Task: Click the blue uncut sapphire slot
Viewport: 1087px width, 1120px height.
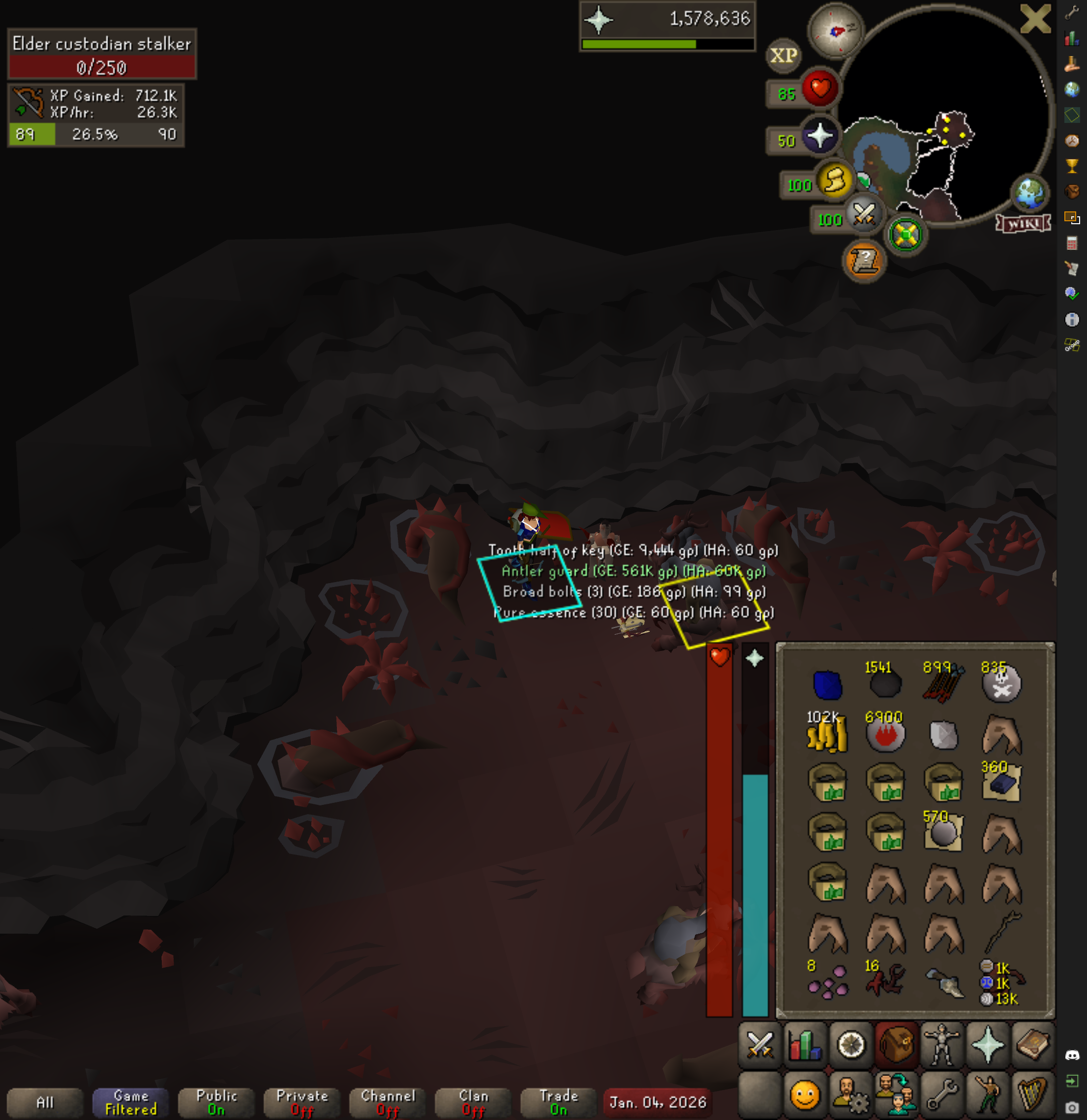Action: (827, 684)
